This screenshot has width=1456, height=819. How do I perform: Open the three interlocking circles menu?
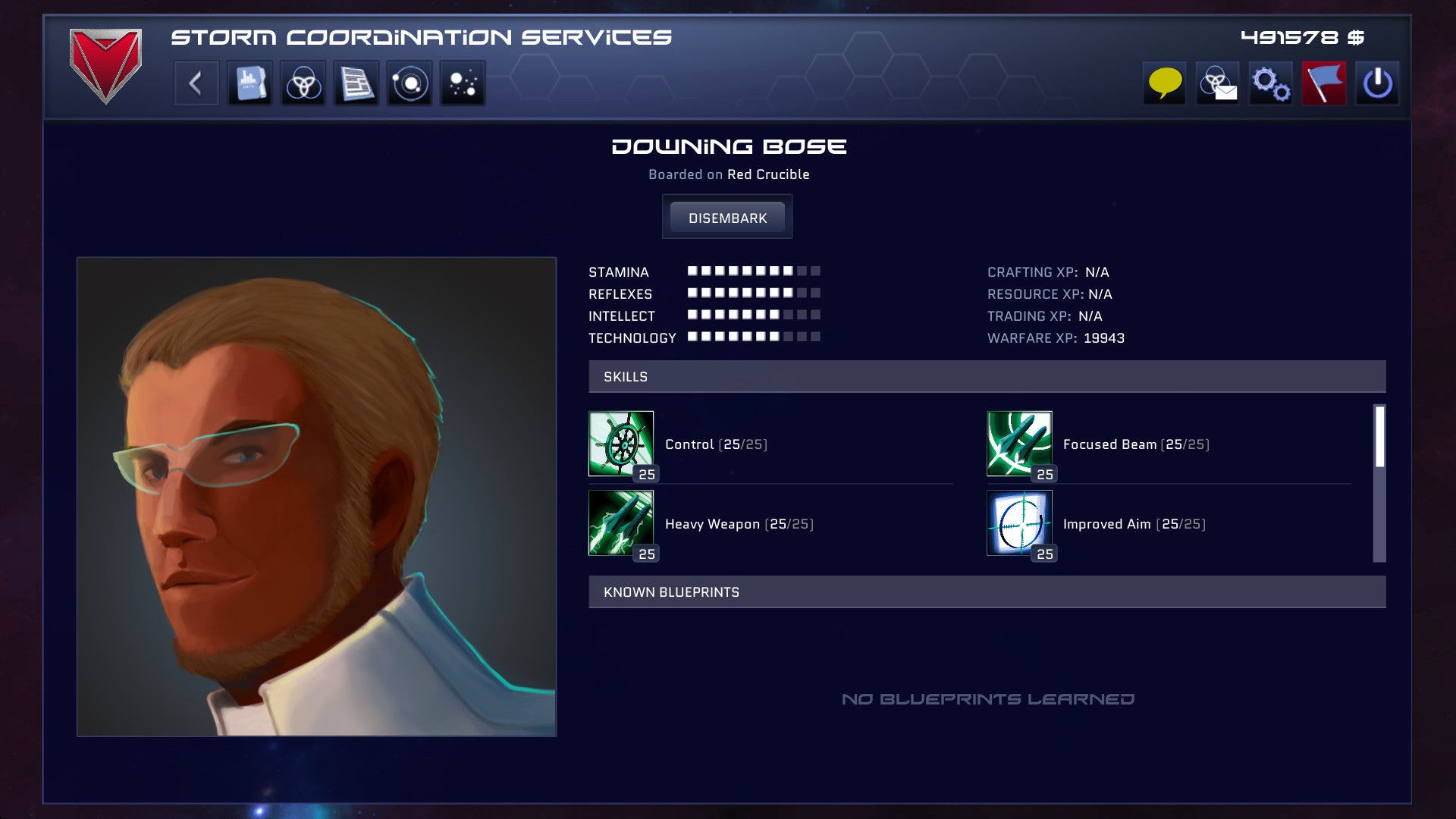click(x=303, y=83)
